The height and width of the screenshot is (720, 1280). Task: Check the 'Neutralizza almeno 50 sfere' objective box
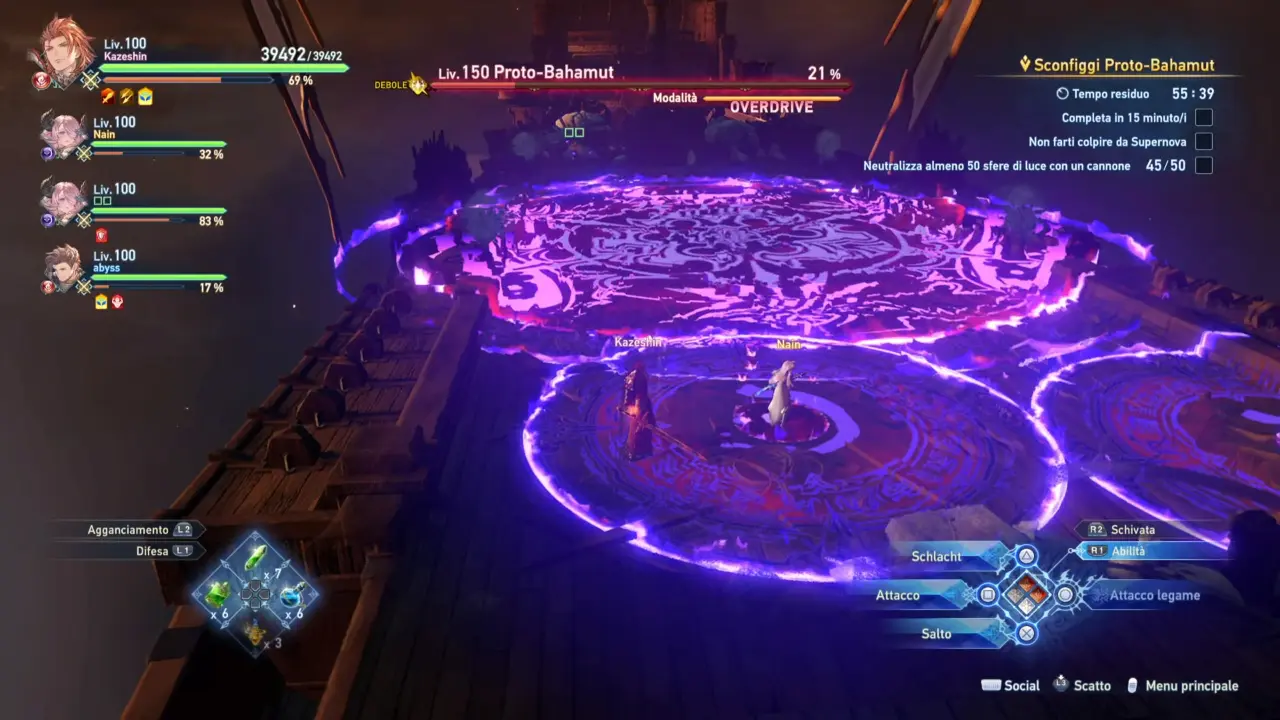point(1203,166)
